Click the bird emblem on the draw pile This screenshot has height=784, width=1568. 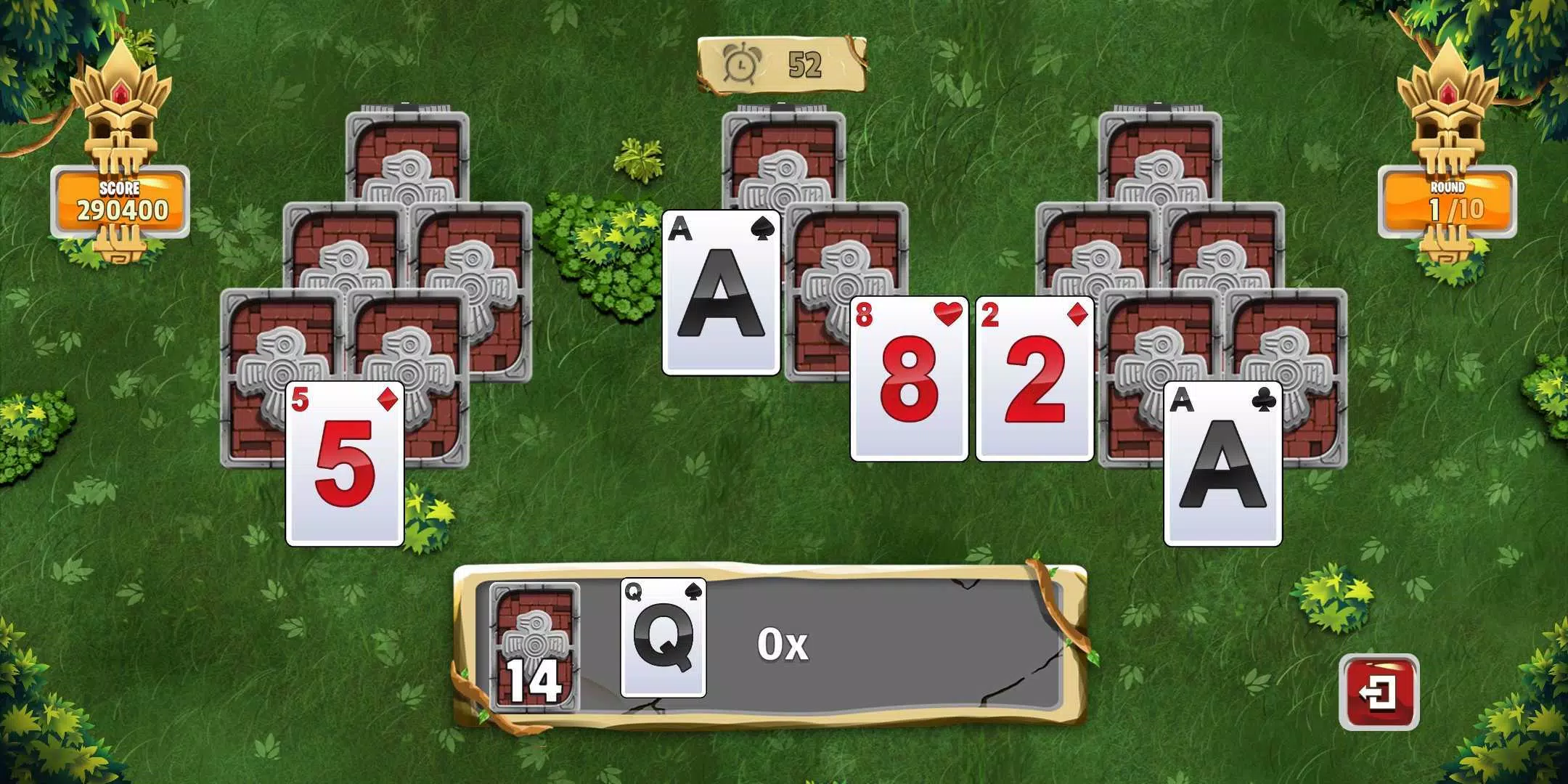(534, 639)
